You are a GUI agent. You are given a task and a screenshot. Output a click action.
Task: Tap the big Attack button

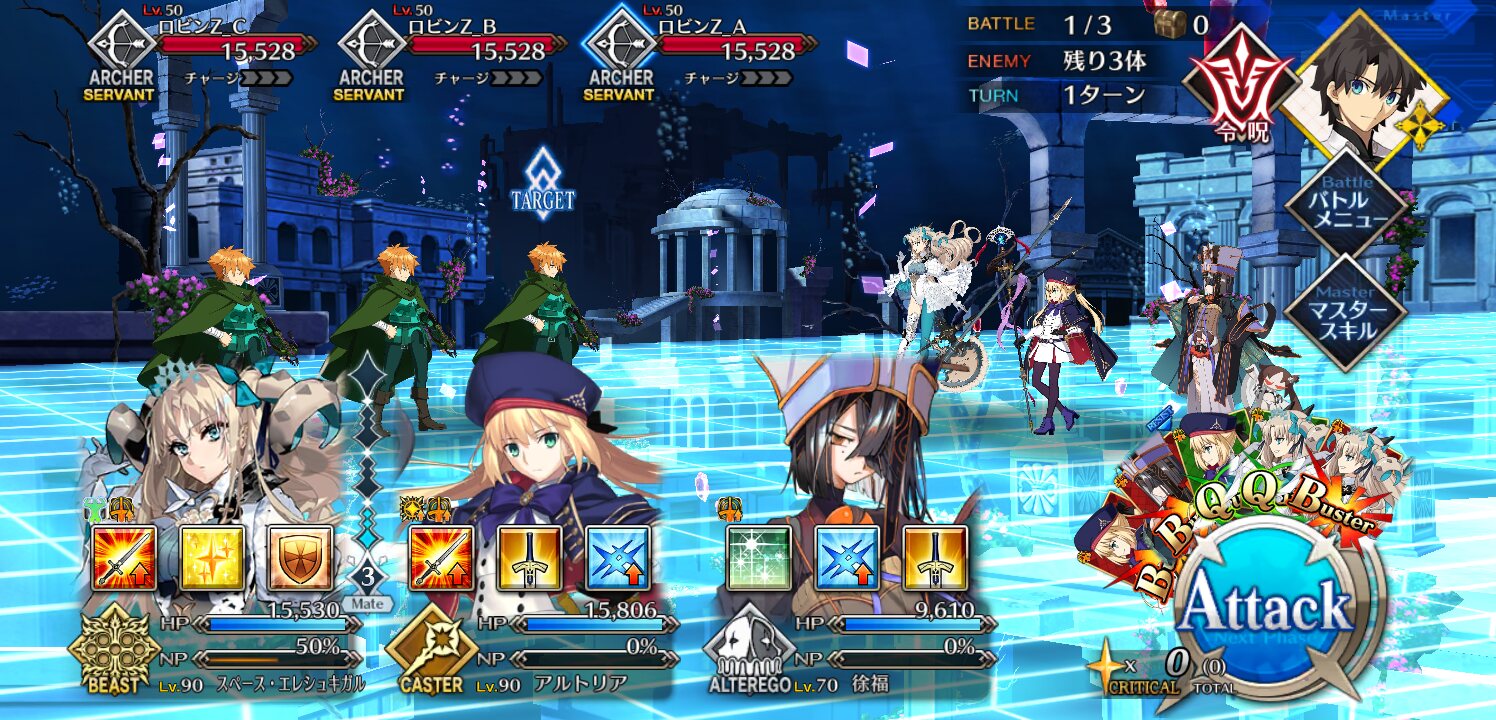click(x=1268, y=606)
